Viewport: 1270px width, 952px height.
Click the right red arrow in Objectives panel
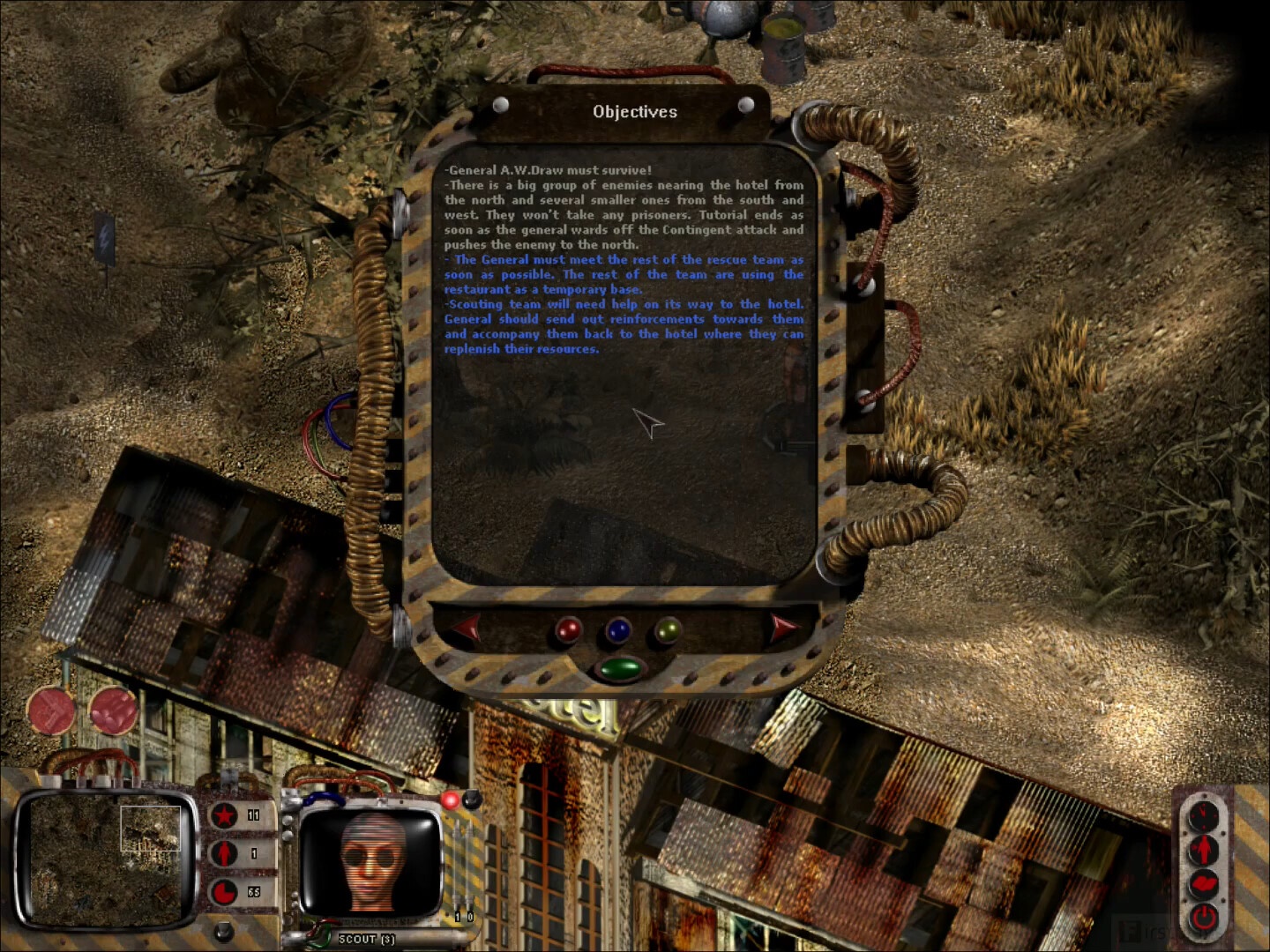pos(781,627)
